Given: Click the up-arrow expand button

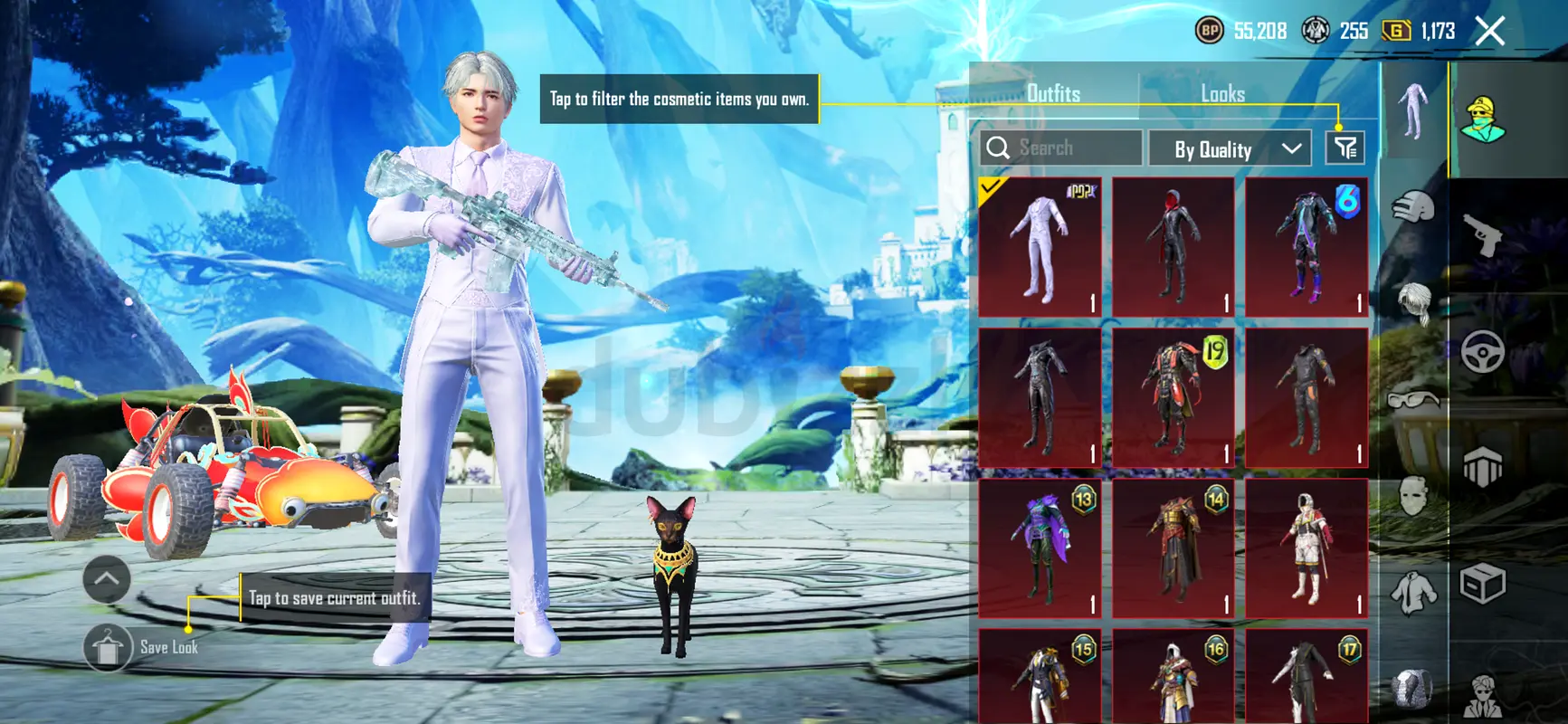Looking at the screenshot, I should (x=107, y=579).
